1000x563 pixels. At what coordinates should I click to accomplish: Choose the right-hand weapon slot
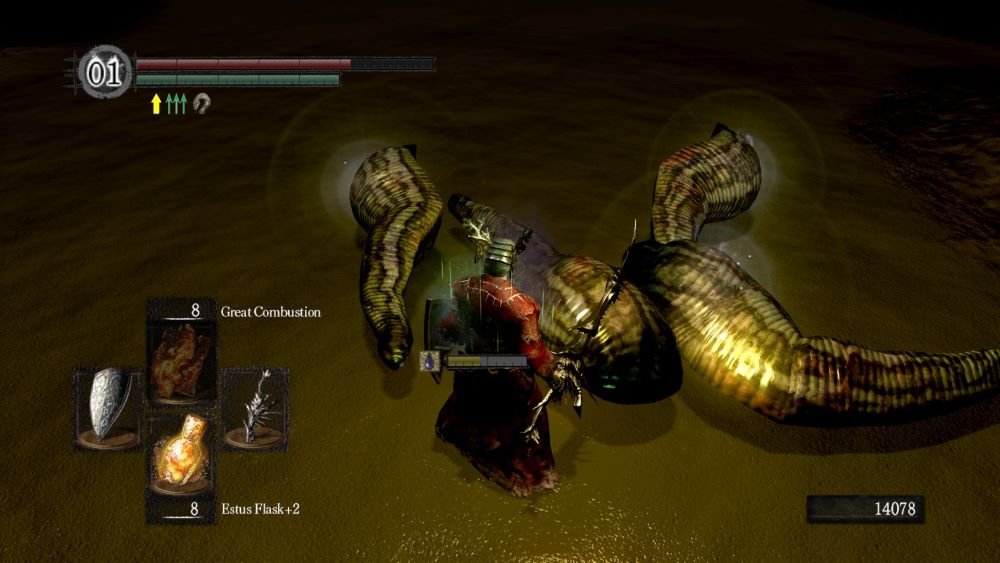pyautogui.click(x=254, y=406)
